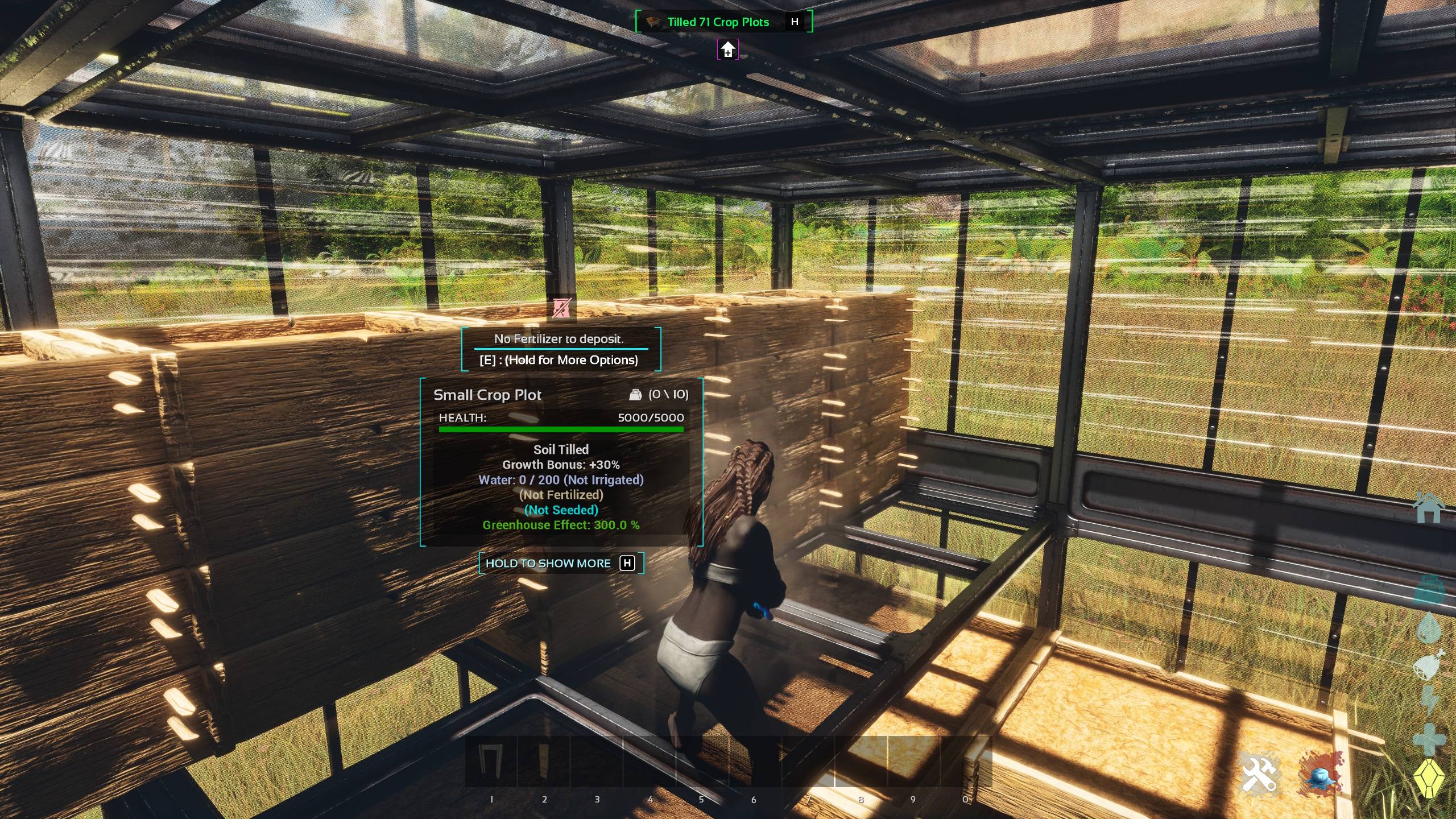
Task: Click the white house icon in purple brackets
Action: pyautogui.click(x=728, y=49)
